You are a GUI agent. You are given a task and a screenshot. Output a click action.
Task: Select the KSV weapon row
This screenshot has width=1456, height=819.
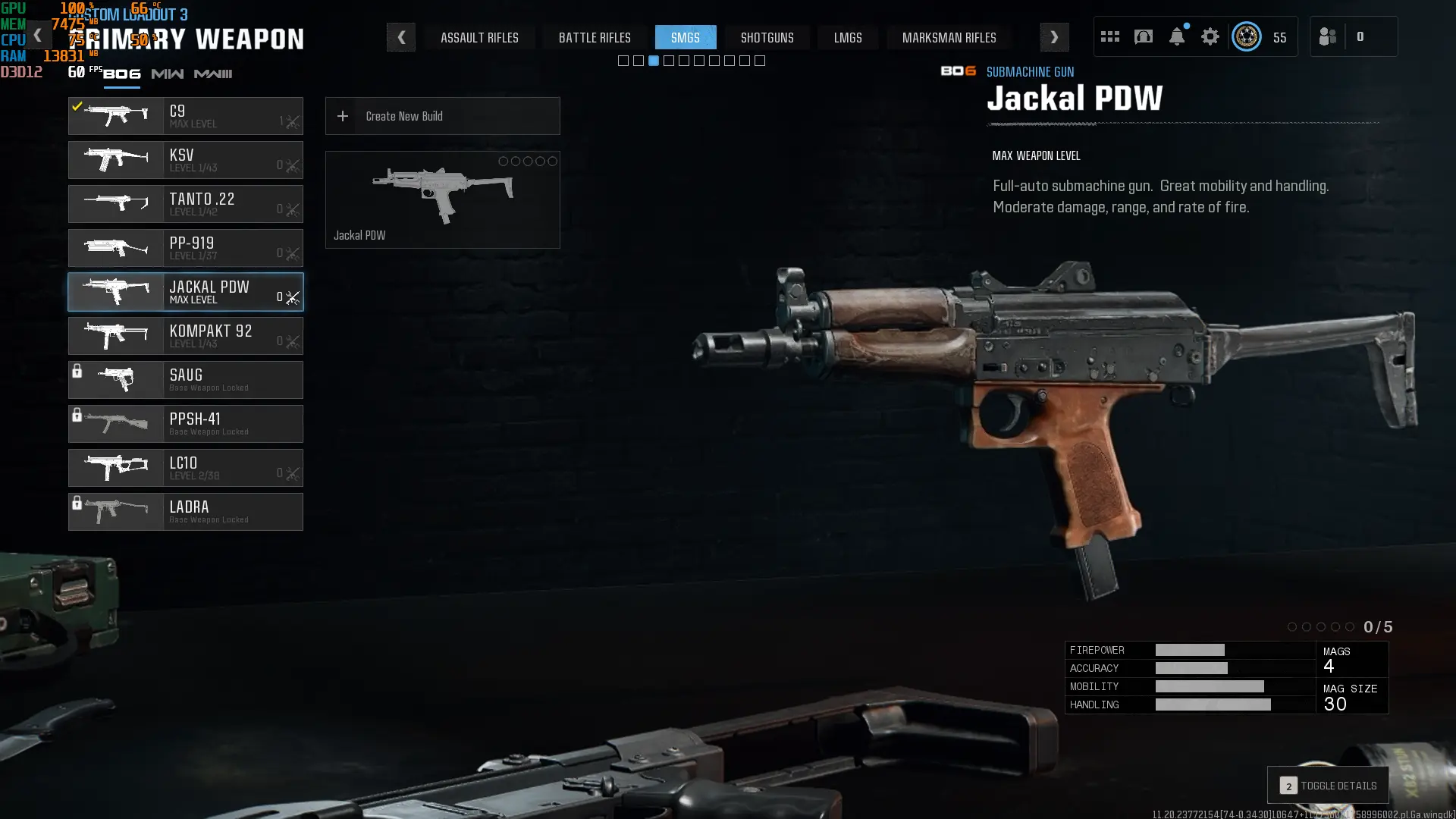pos(186,160)
